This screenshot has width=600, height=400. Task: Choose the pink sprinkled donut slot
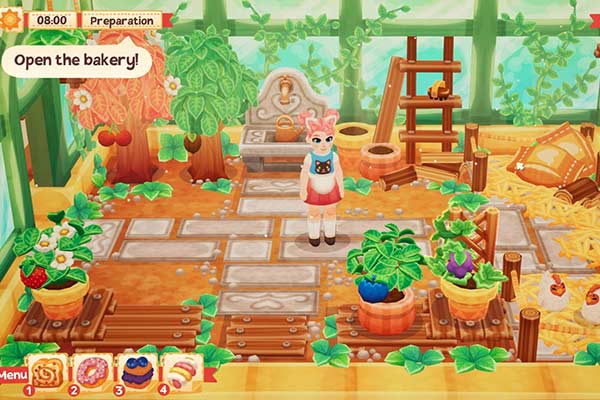tap(92, 371)
